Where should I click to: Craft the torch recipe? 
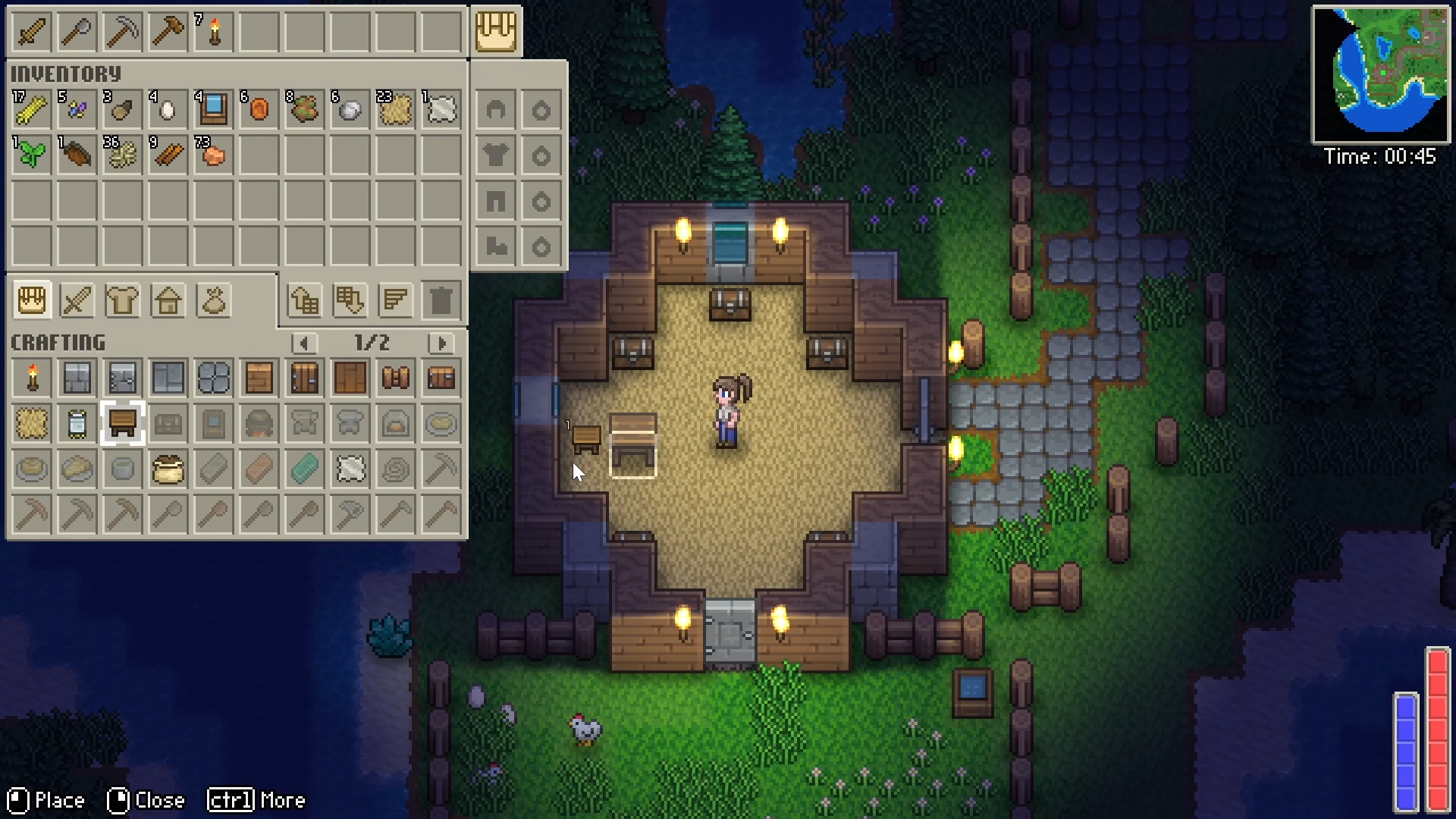coord(32,378)
